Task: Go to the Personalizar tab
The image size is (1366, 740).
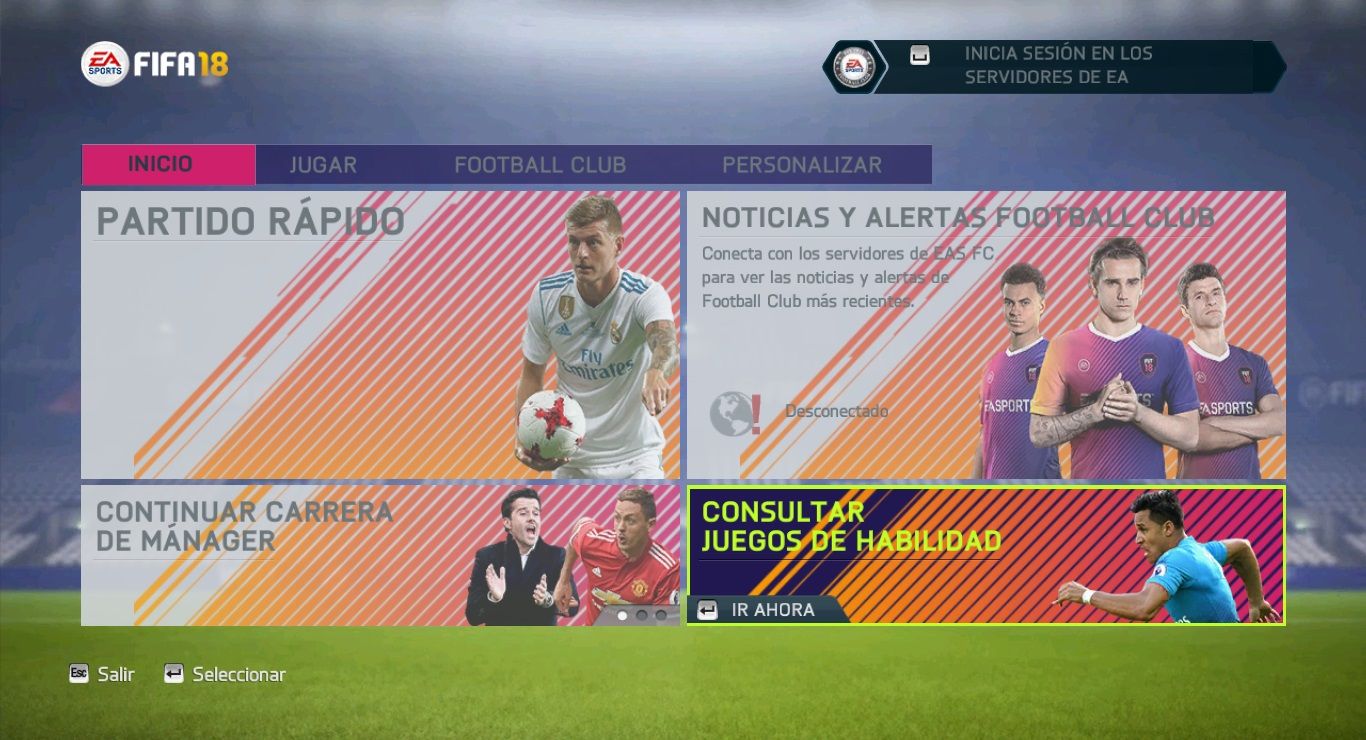Action: coord(802,165)
